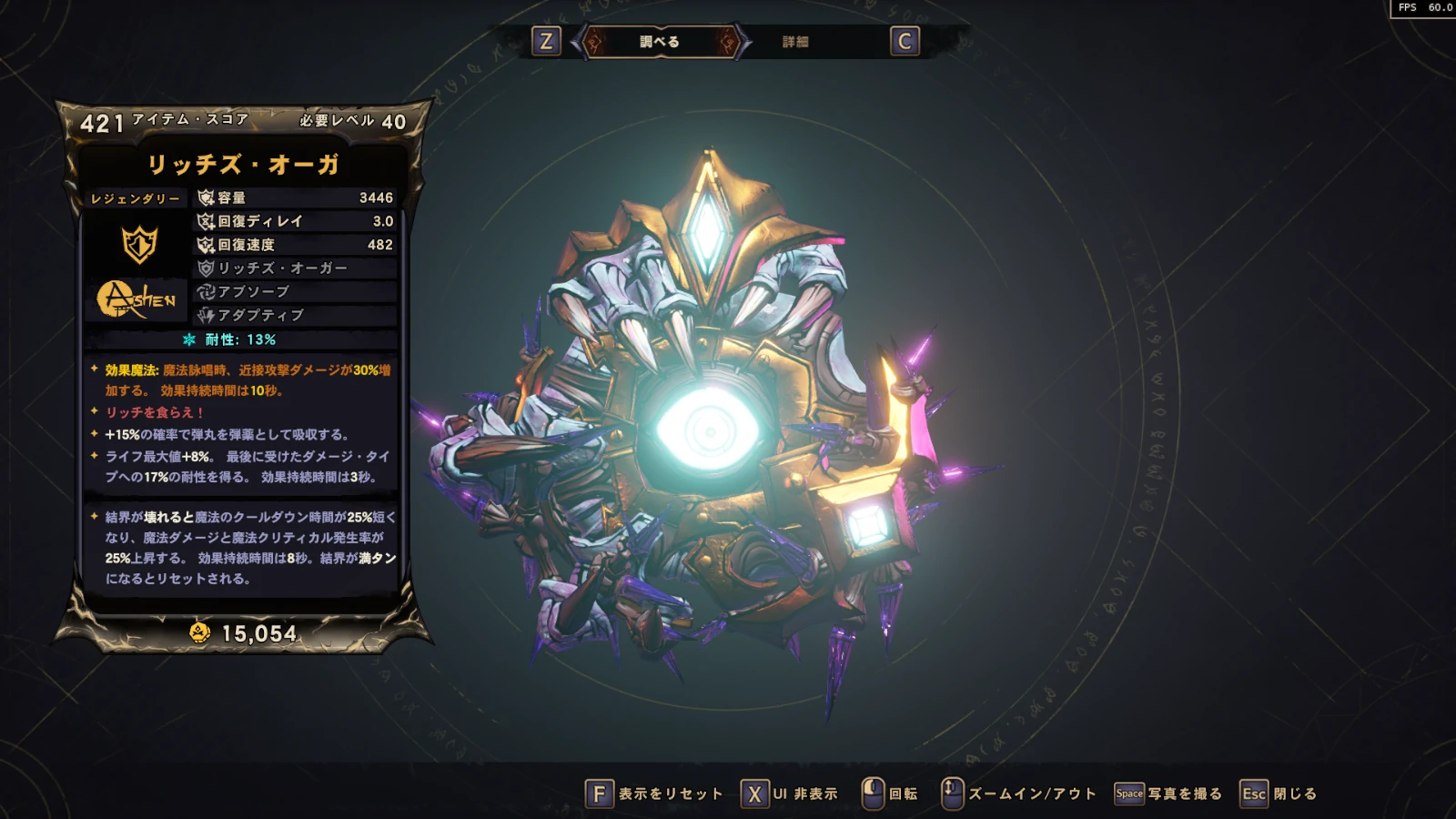The width and height of the screenshot is (1456, 819).
Task: Reset the view with 表示をリセット
Action: pos(653,794)
